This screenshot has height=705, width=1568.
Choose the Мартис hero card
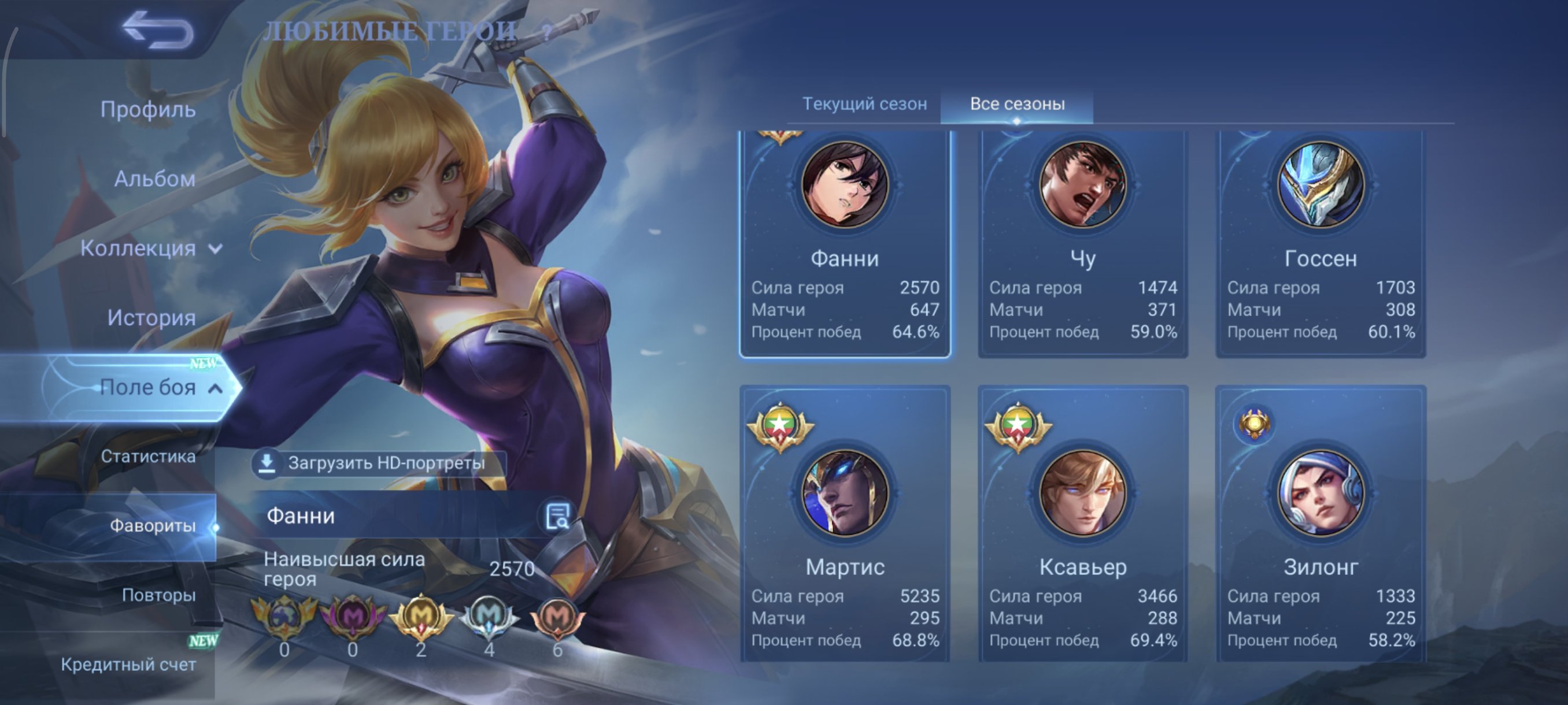pyautogui.click(x=845, y=523)
